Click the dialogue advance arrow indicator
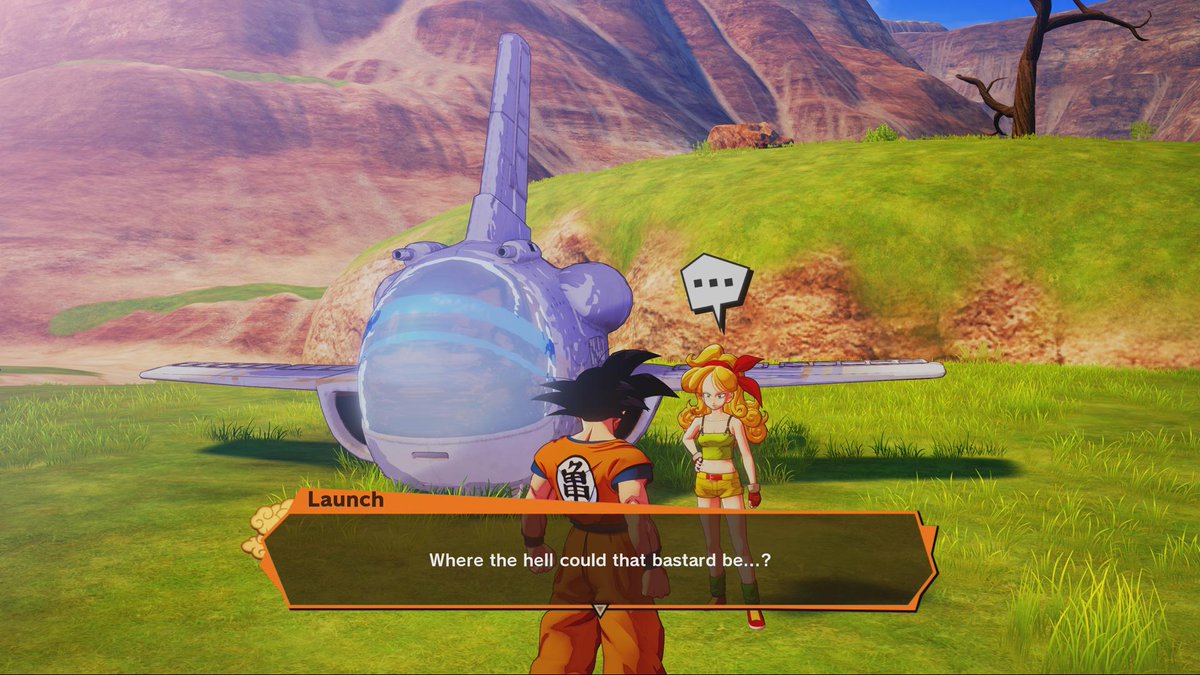The image size is (1200, 675). point(600,609)
